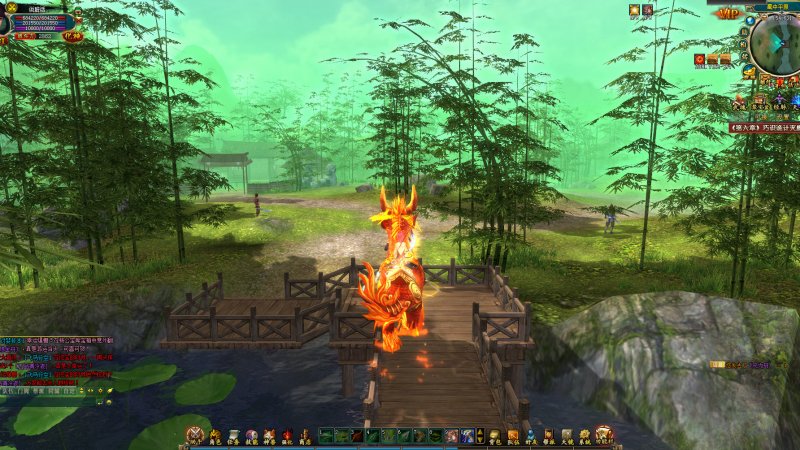Select the orange sunburst buff icon

(634, 10)
